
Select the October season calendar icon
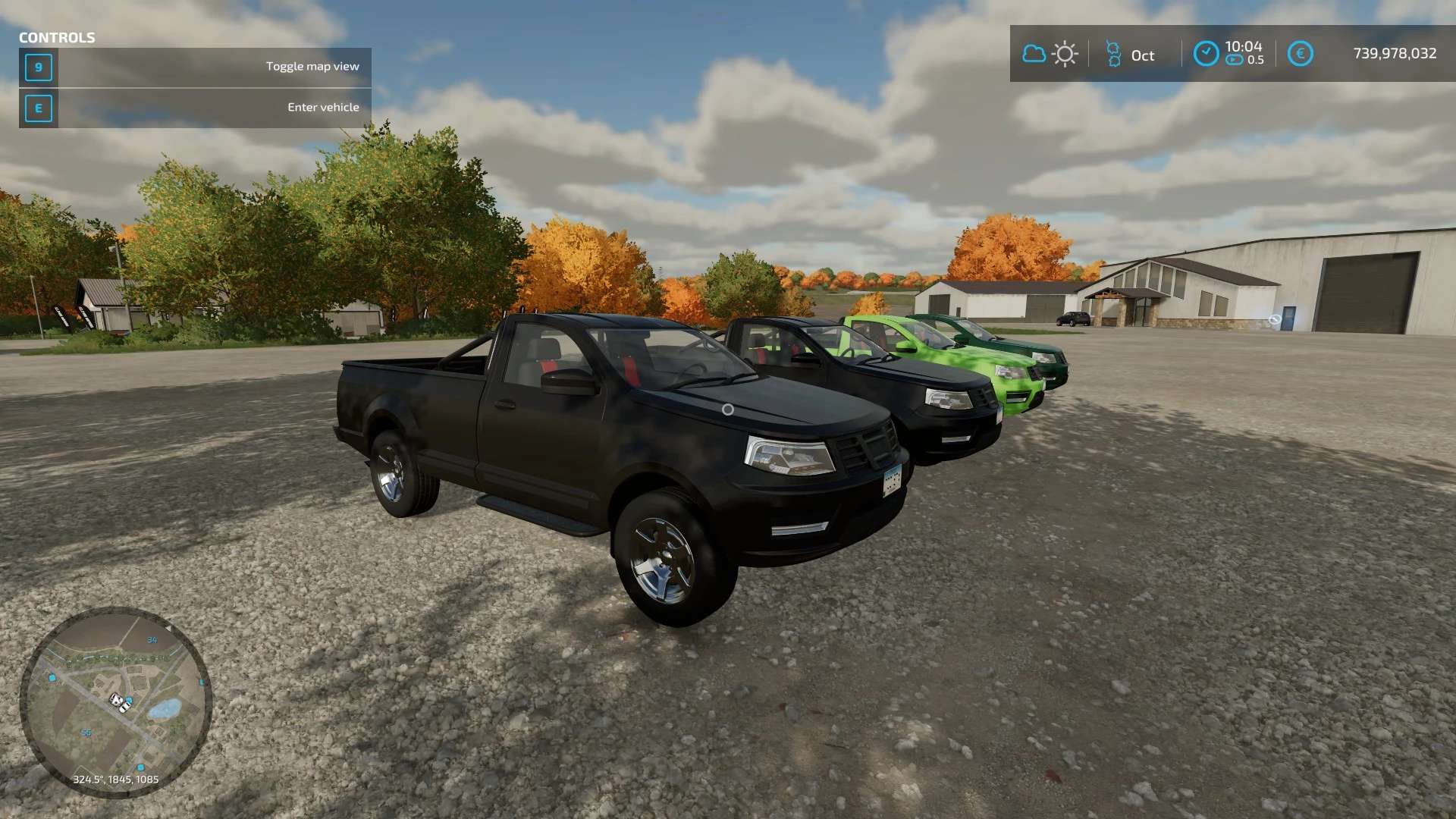pyautogui.click(x=1113, y=54)
